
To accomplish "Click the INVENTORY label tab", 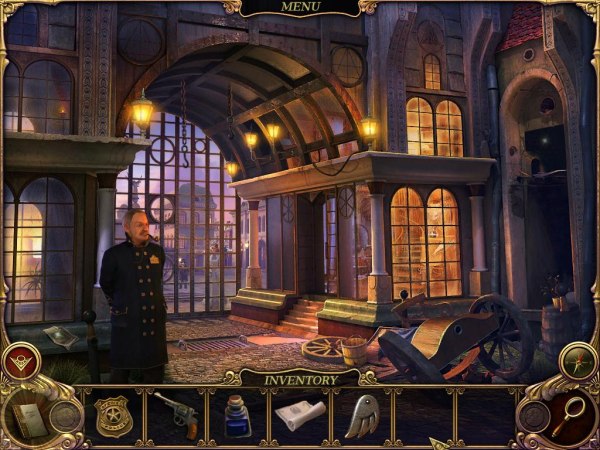I will pos(299,380).
